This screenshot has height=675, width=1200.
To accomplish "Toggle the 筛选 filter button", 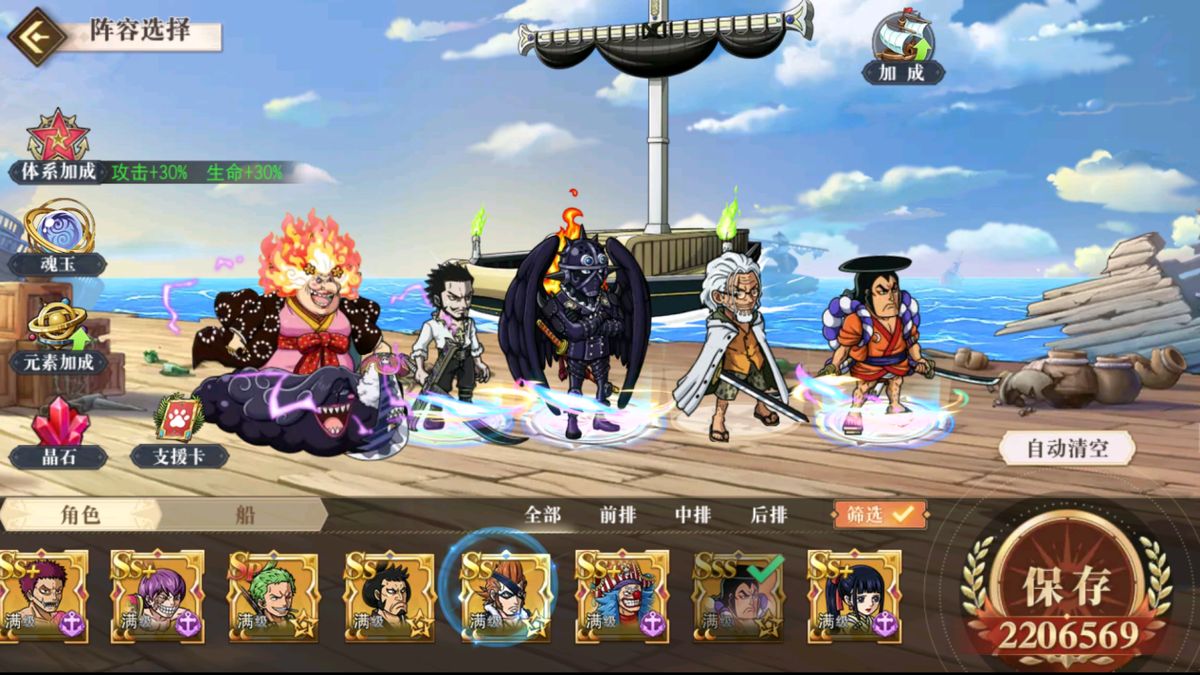I will point(880,515).
